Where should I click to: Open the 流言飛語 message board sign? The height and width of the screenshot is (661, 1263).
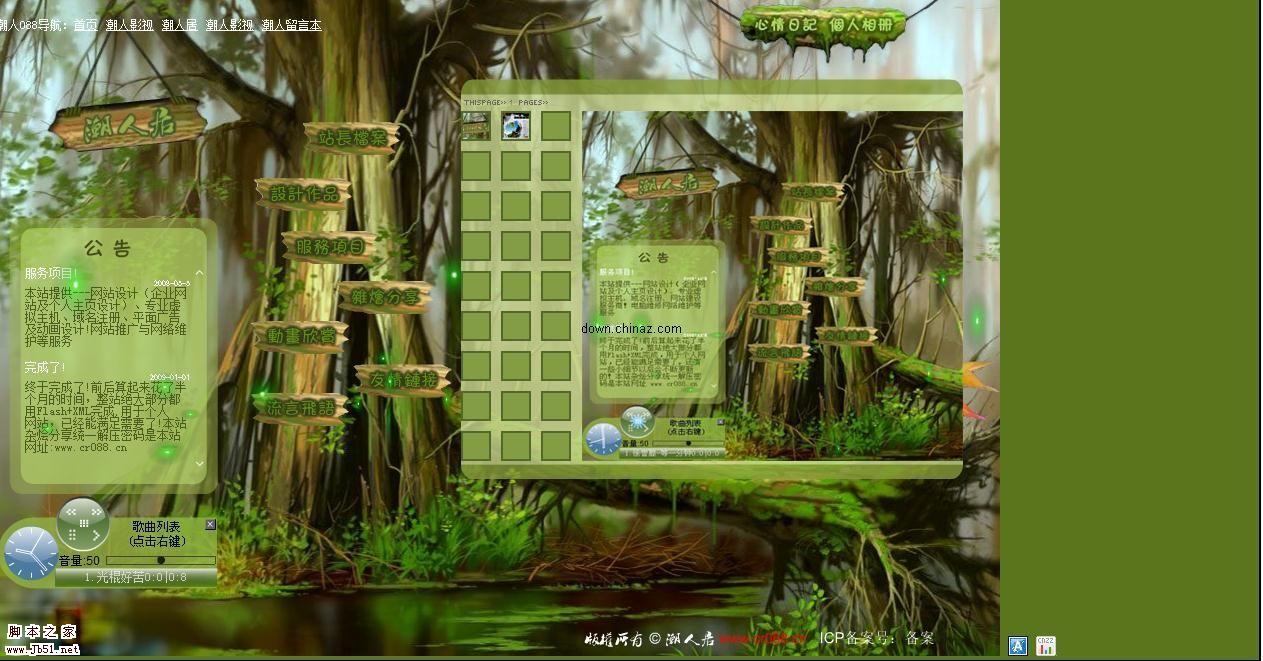coord(300,407)
